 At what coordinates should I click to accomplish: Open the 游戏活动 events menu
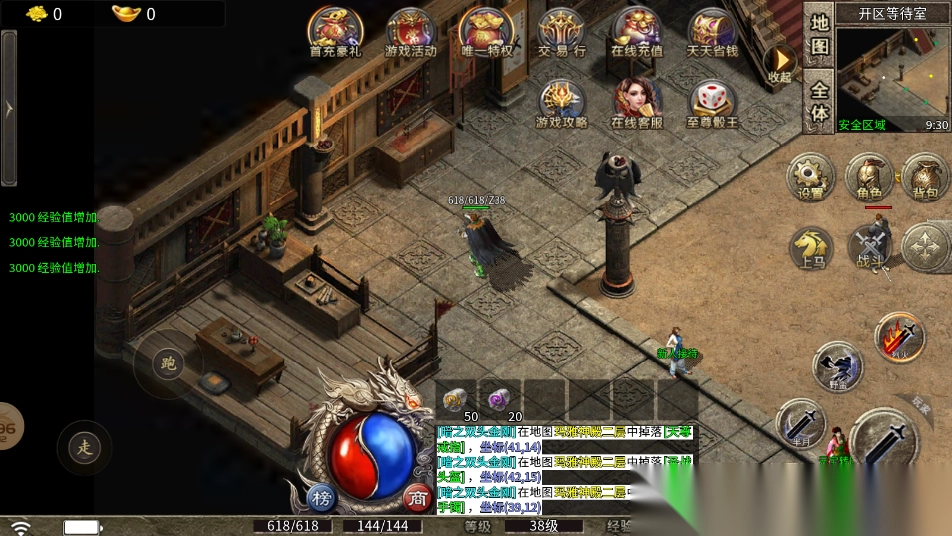tap(410, 31)
